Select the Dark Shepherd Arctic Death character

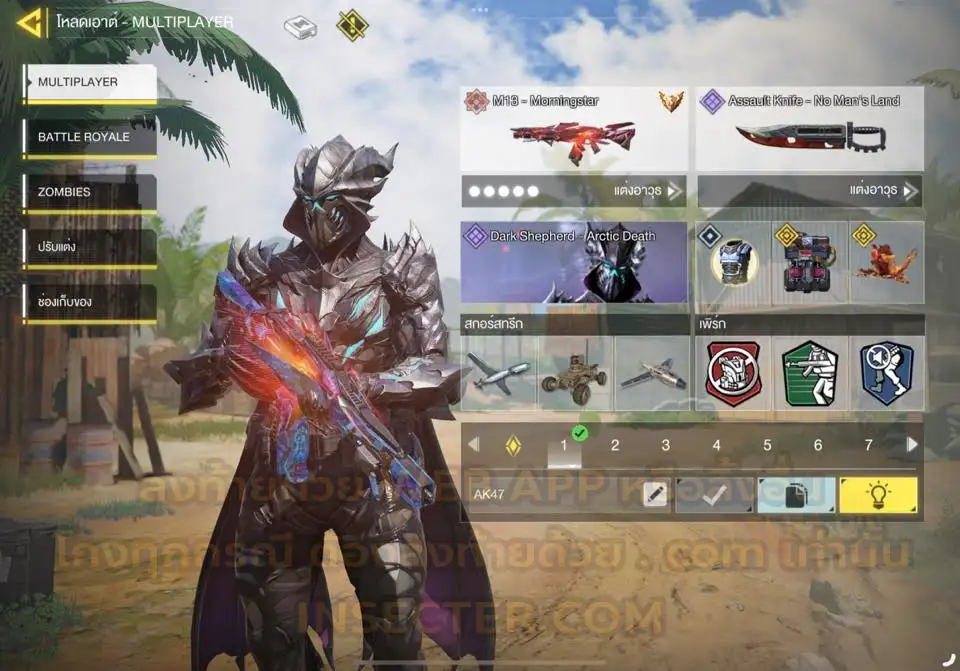click(x=574, y=262)
